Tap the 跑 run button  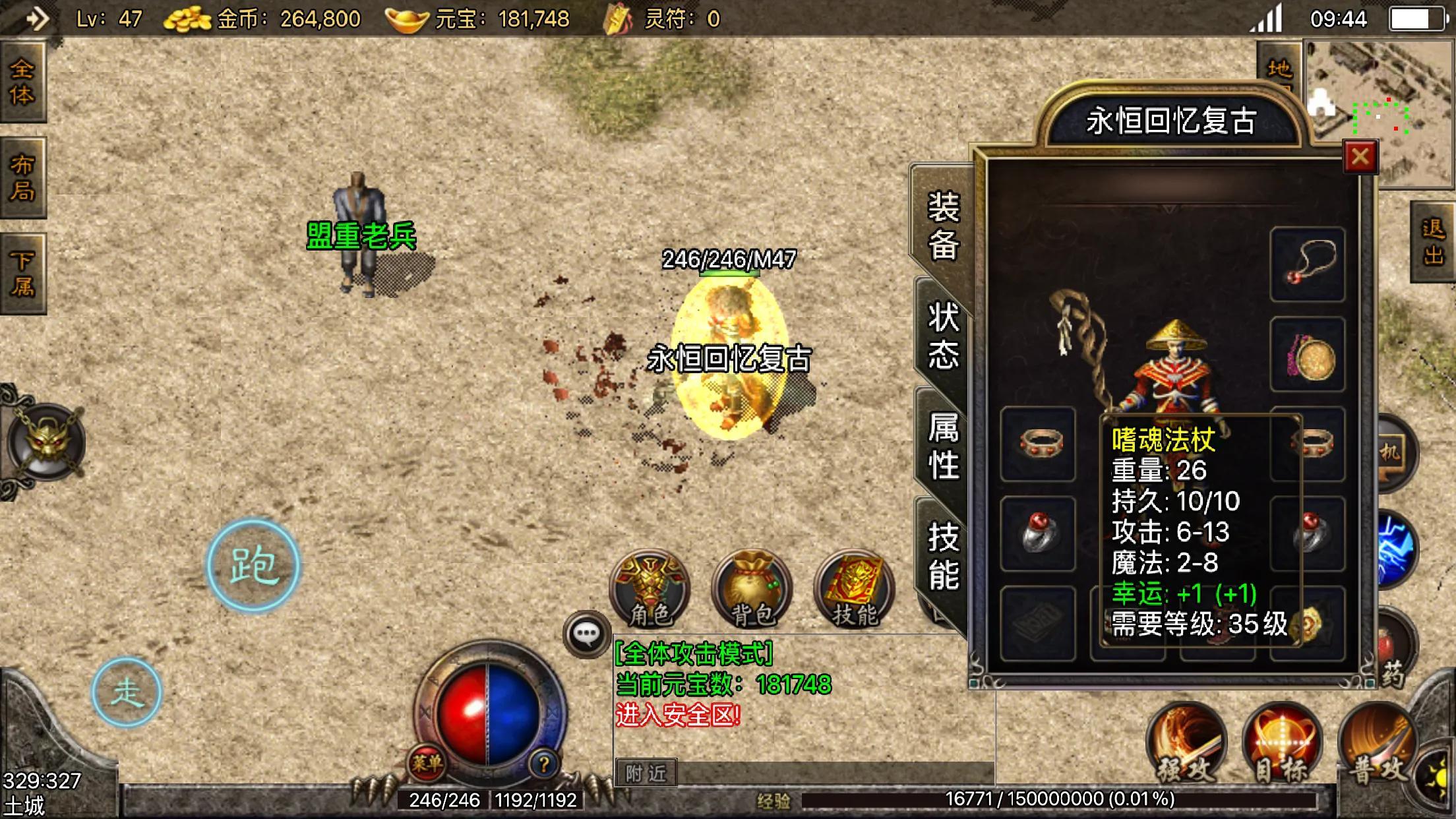click(253, 566)
